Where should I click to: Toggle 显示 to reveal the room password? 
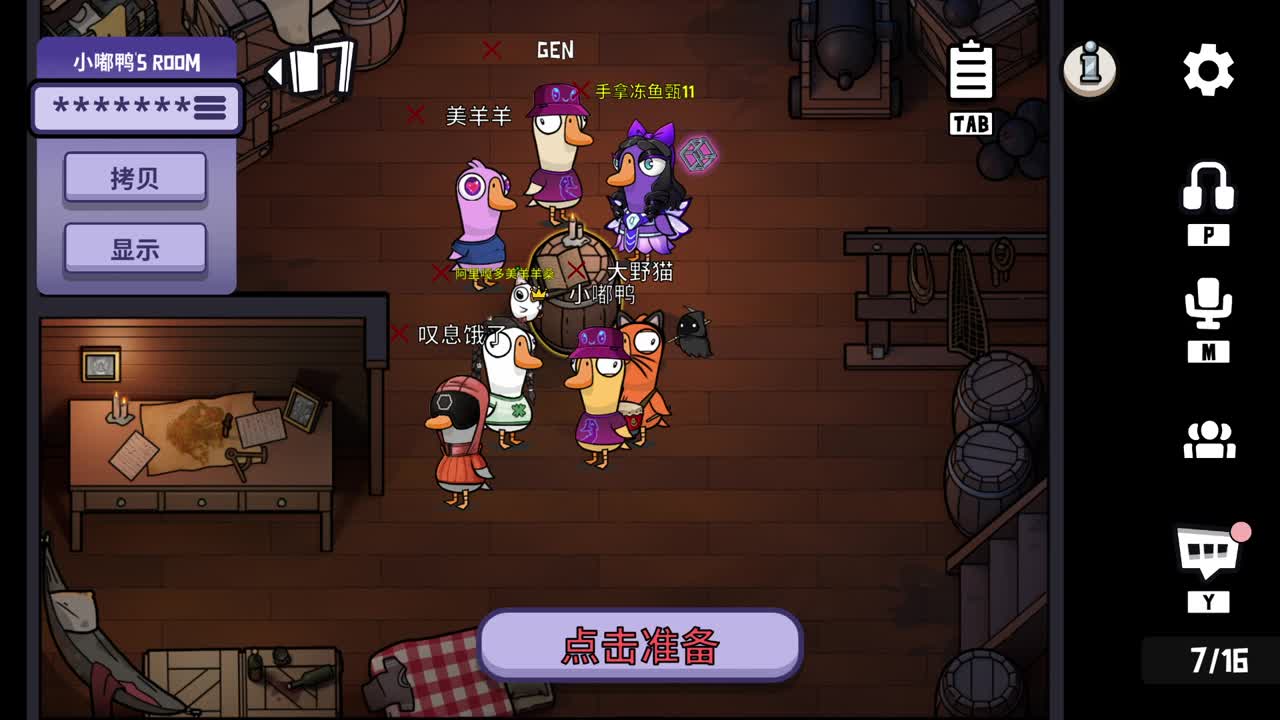tap(135, 248)
